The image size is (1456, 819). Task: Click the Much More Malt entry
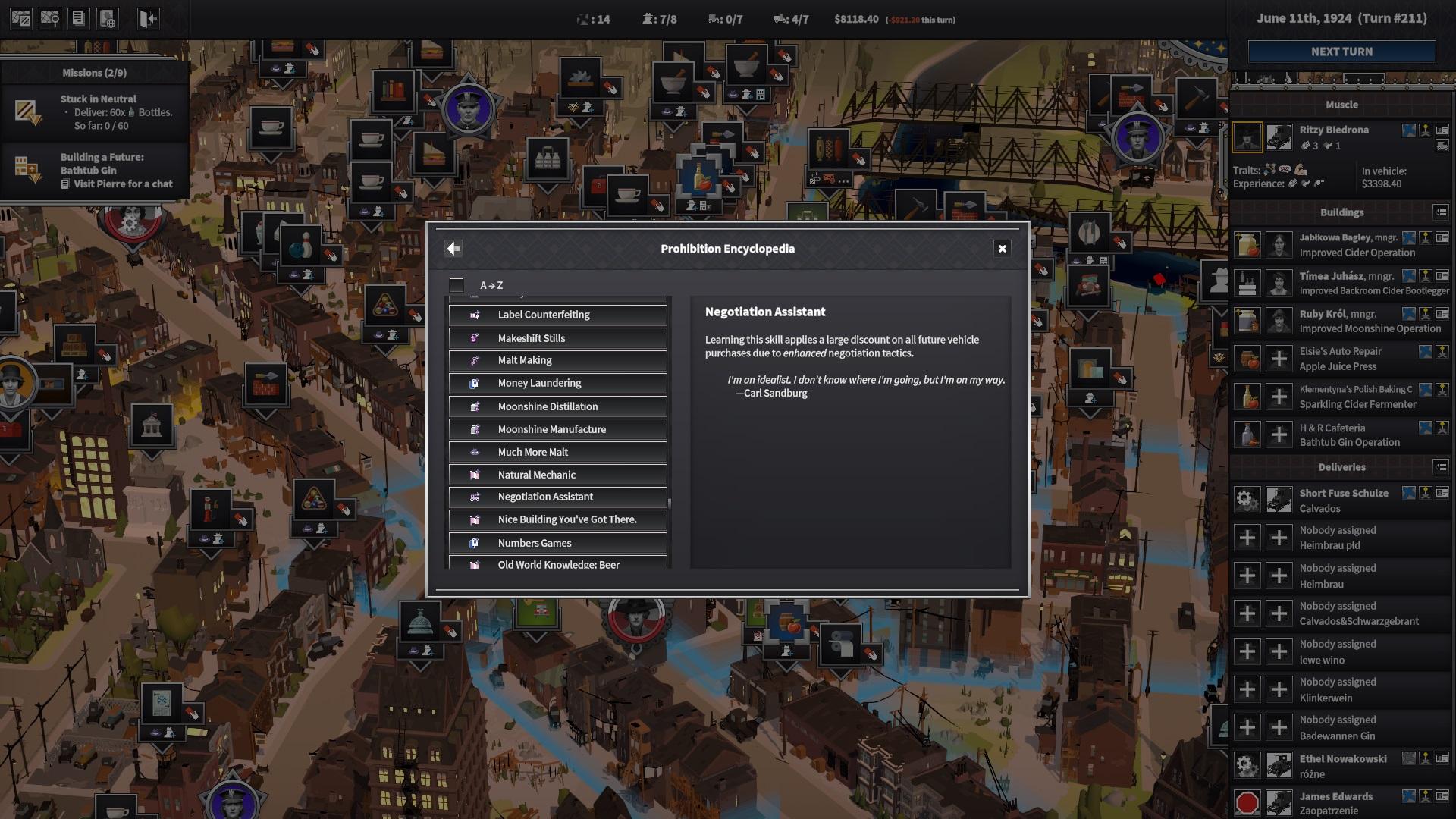click(x=557, y=452)
